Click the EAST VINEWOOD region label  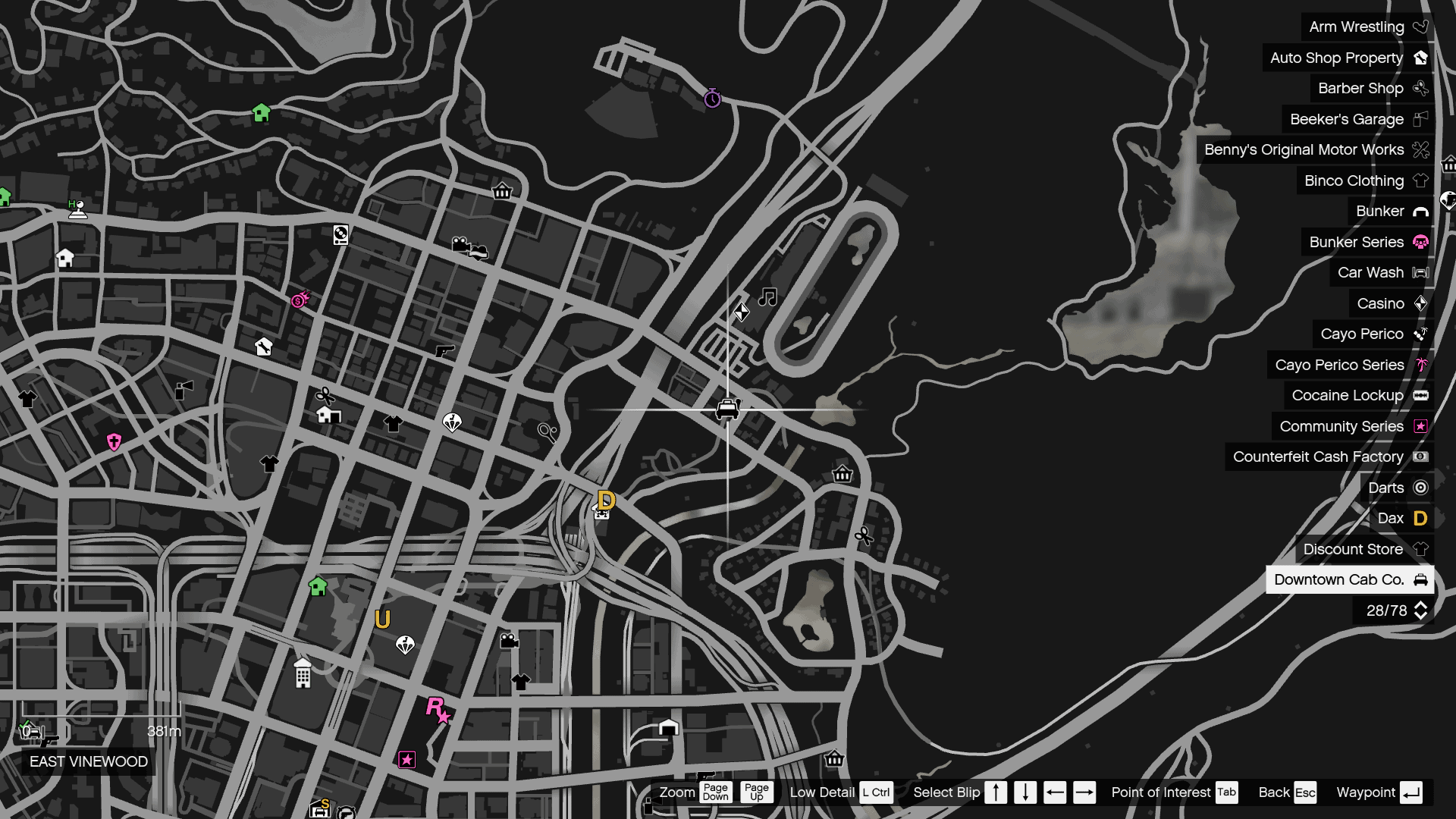pos(88,762)
